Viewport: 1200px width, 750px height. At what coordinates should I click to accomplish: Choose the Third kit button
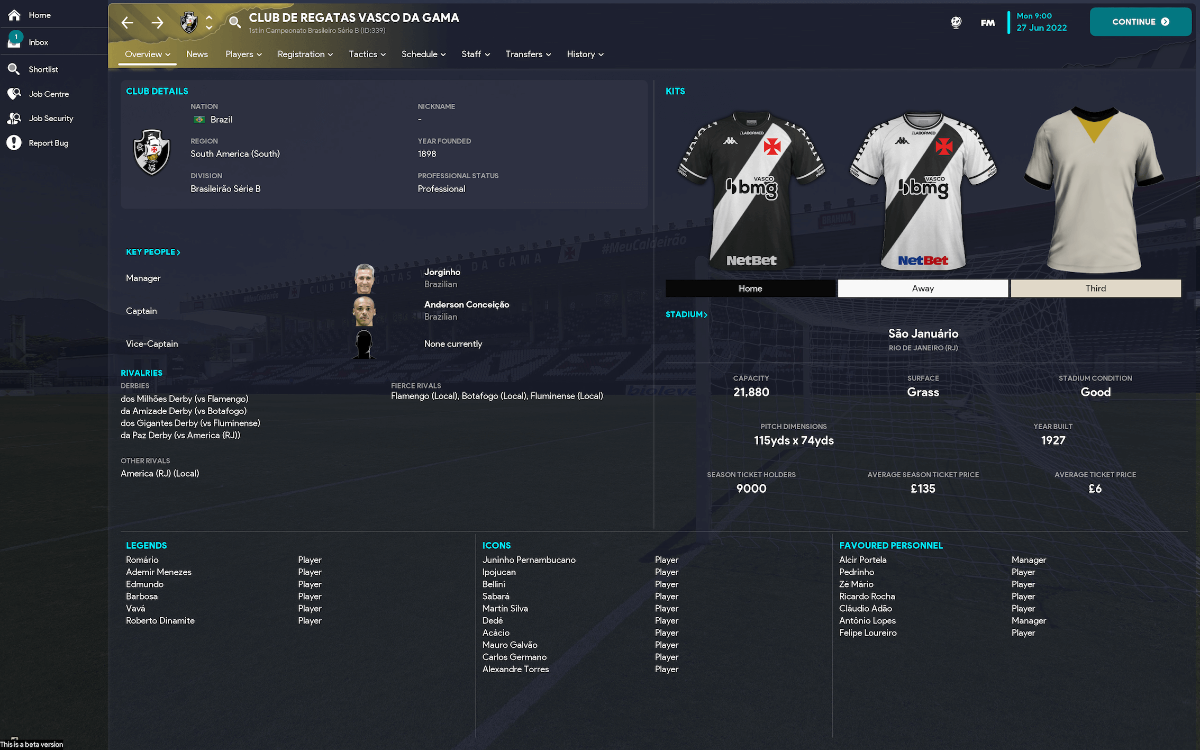click(x=1096, y=289)
